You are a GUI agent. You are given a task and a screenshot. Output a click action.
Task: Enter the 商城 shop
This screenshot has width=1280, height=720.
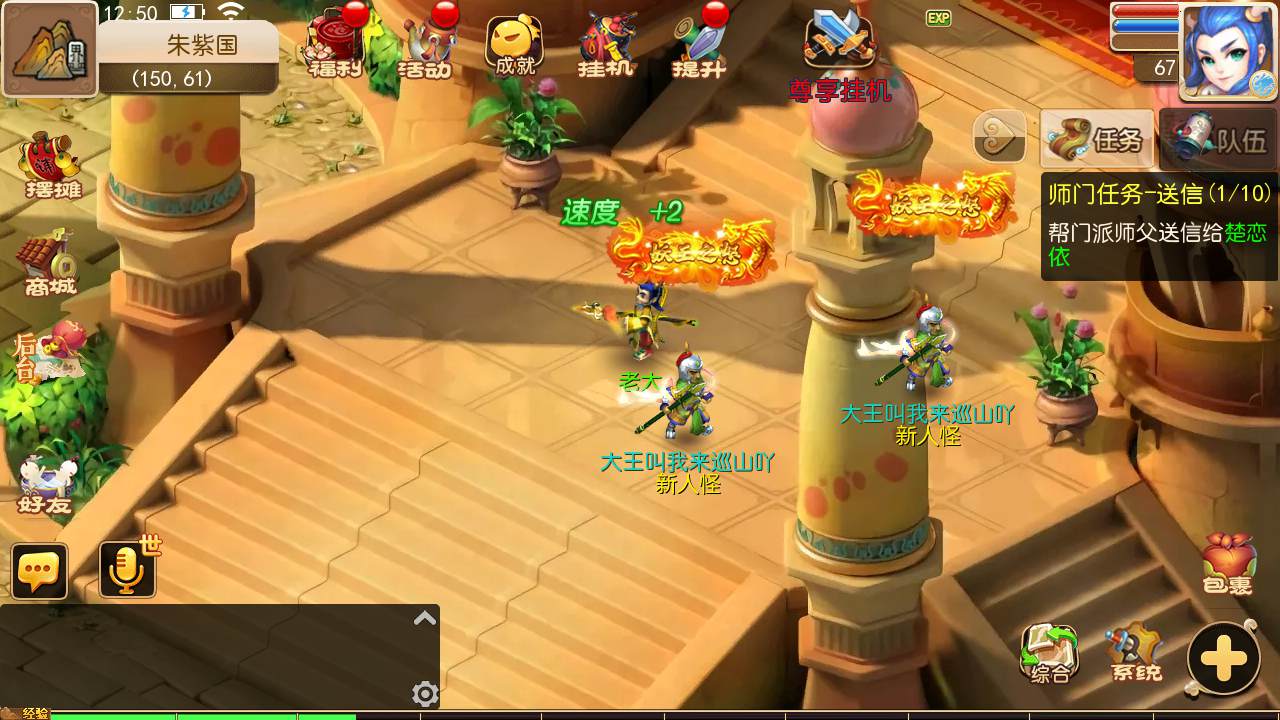pyautogui.click(x=50, y=264)
